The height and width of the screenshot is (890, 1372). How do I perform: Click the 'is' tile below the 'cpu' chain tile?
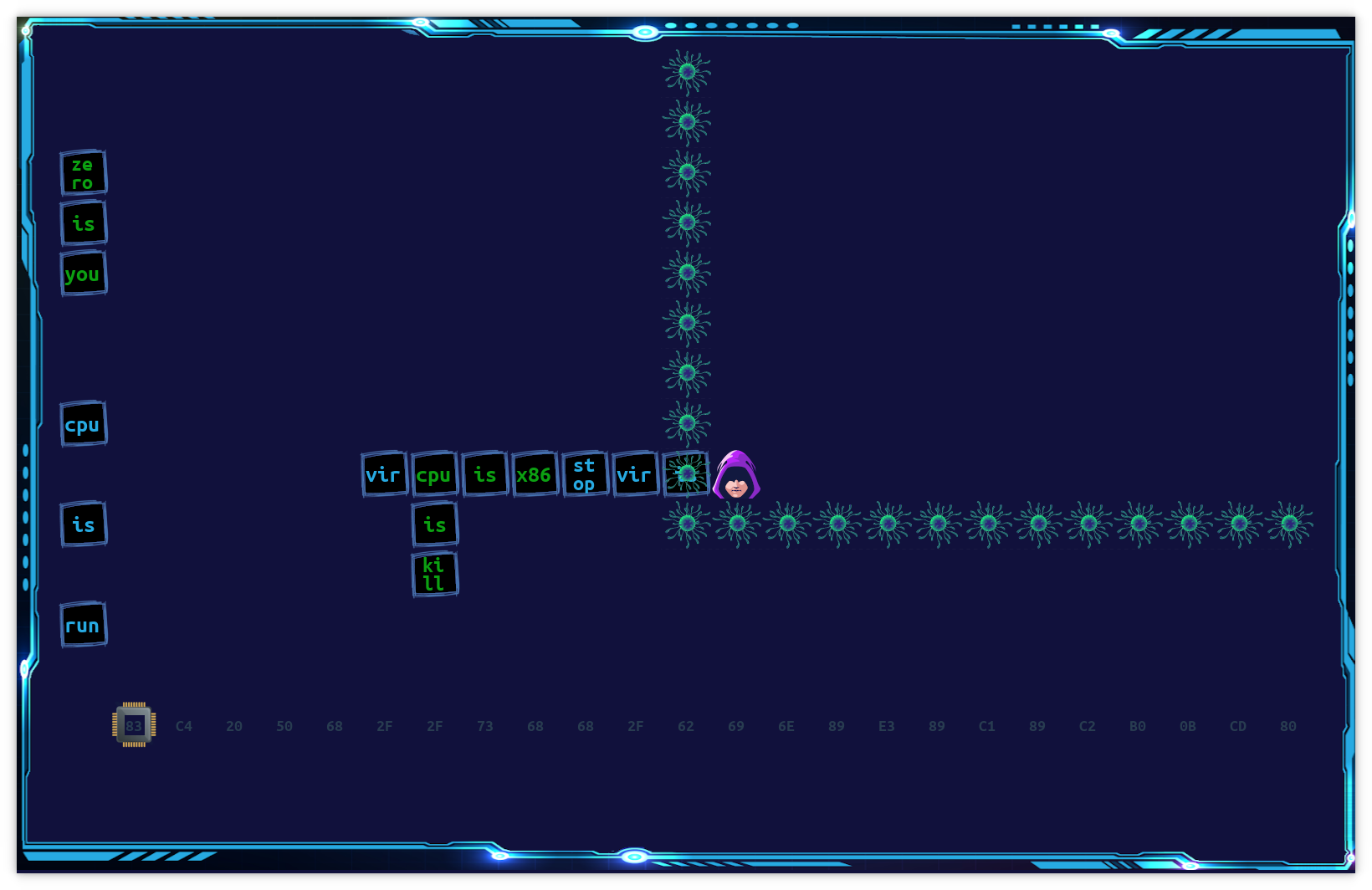(x=435, y=524)
